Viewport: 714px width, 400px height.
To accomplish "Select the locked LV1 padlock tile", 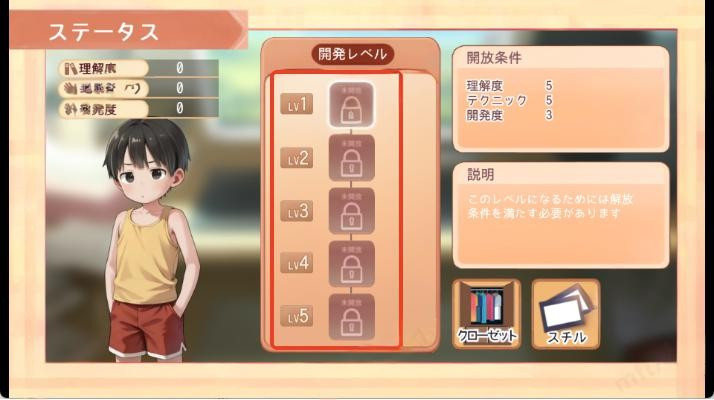I will click(x=351, y=105).
